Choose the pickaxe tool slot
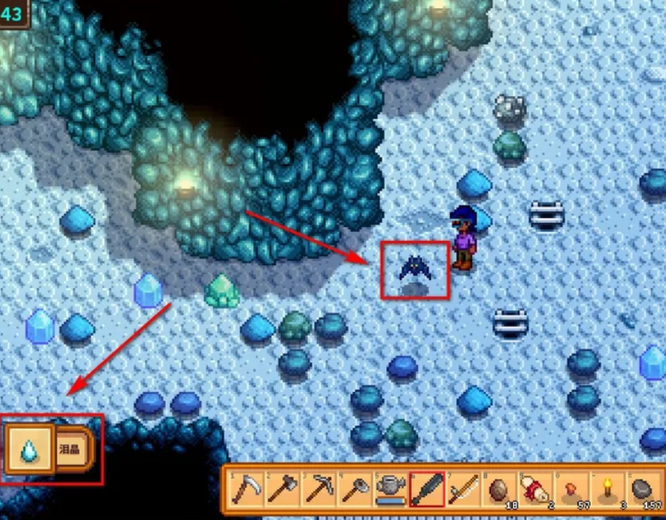This screenshot has height=520, width=666. pos(319,490)
